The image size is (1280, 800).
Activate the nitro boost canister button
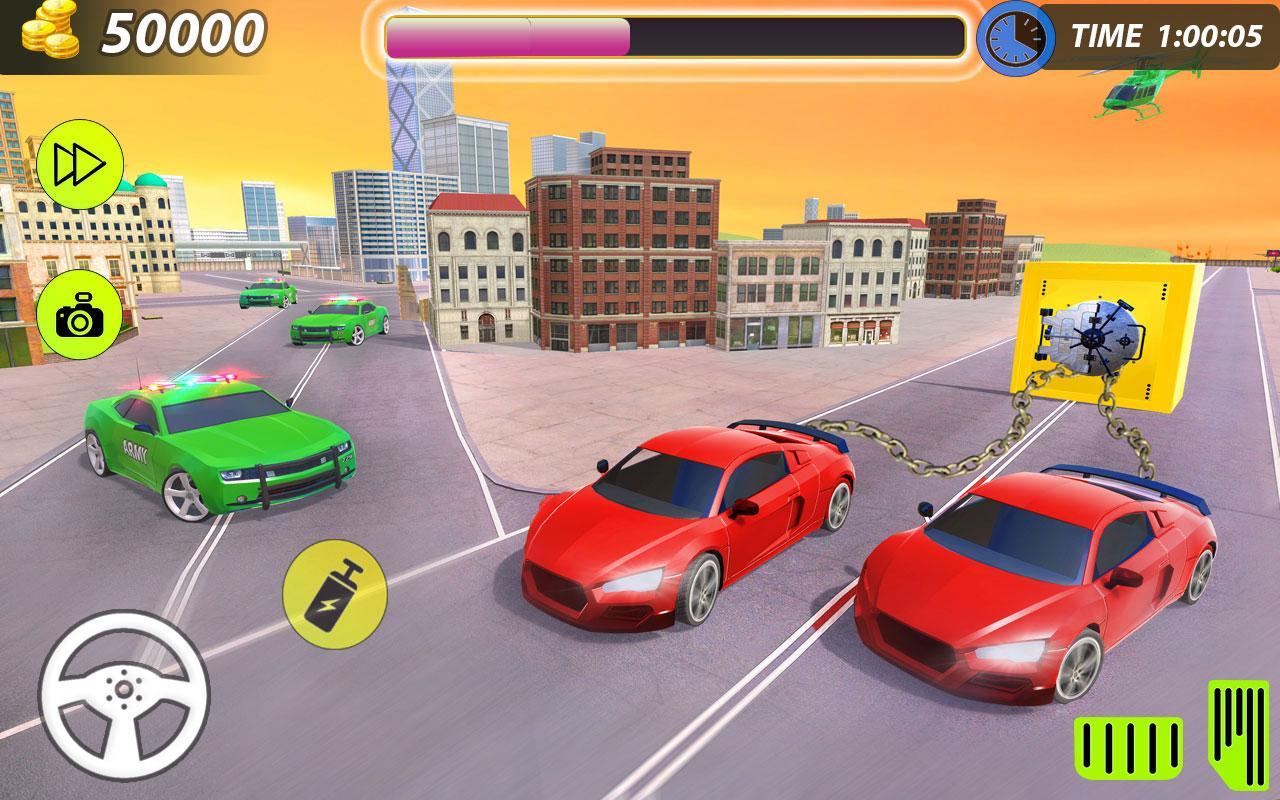335,595
